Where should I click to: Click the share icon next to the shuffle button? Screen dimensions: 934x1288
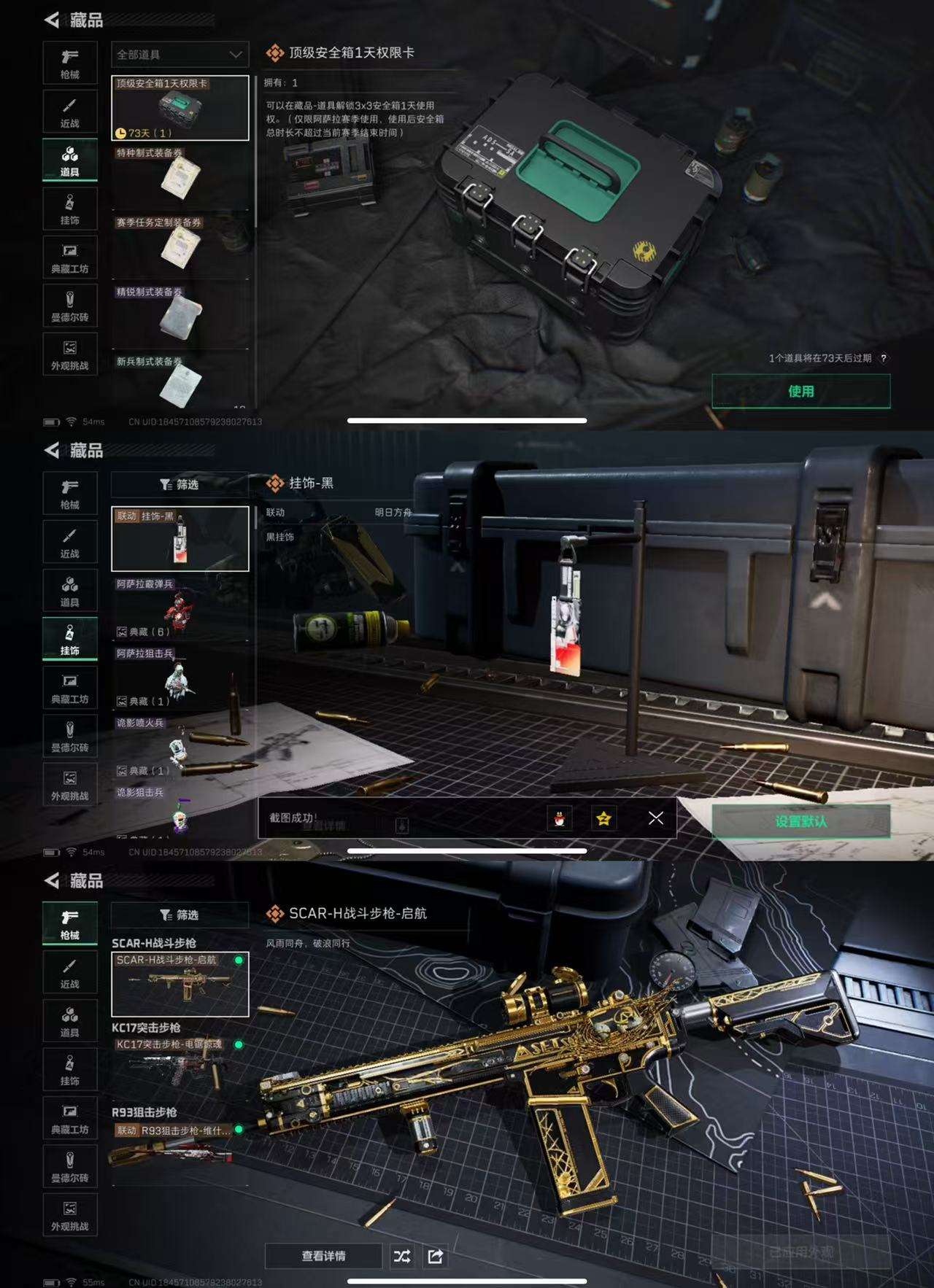436,1257
